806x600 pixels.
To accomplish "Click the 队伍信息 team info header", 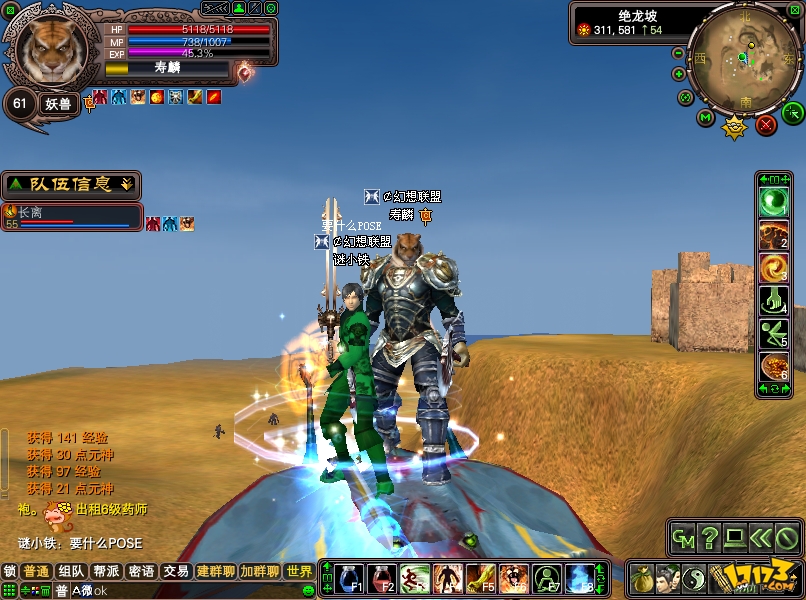I will 70,185.
